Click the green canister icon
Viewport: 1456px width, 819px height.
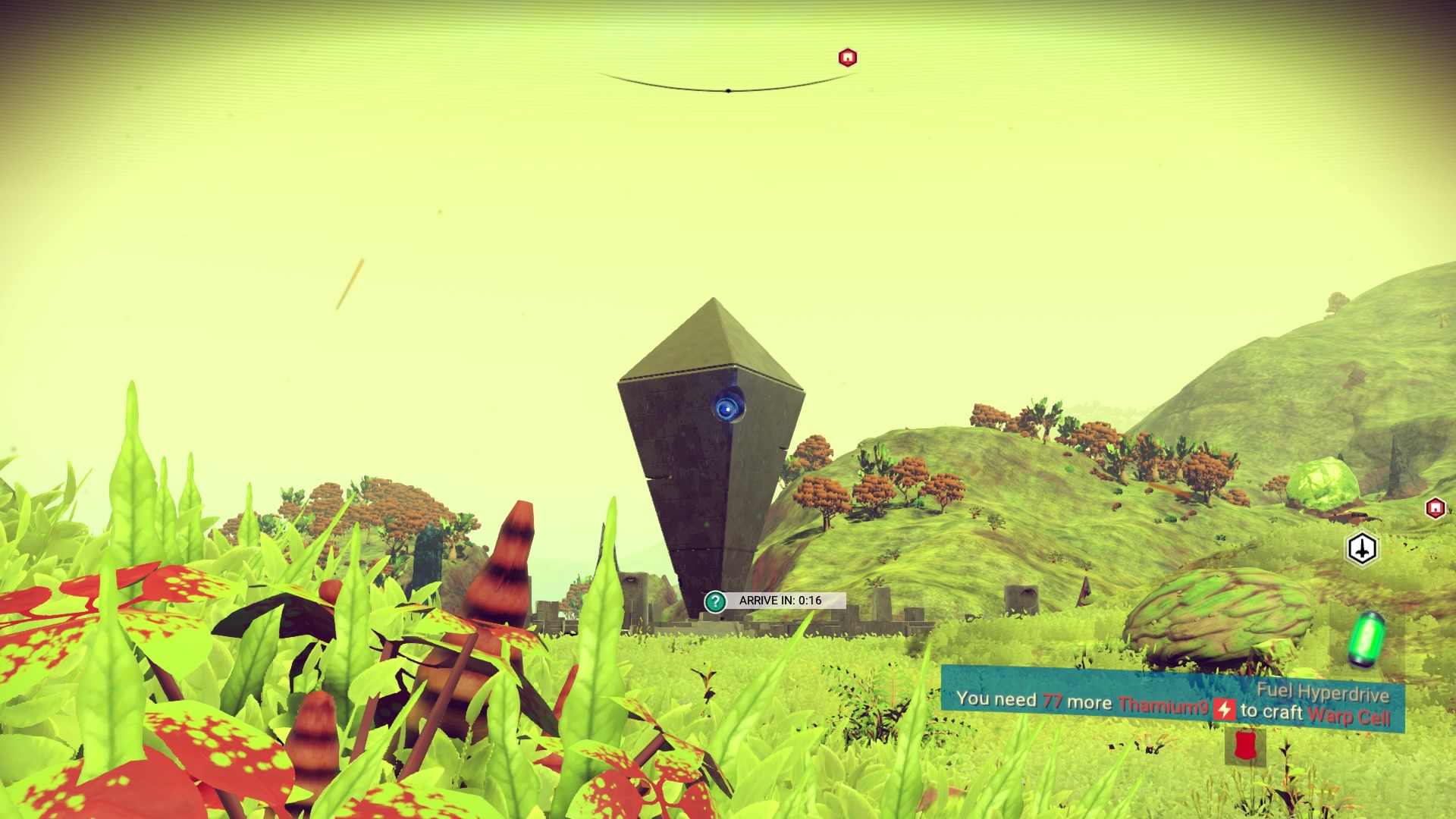[x=1367, y=639]
